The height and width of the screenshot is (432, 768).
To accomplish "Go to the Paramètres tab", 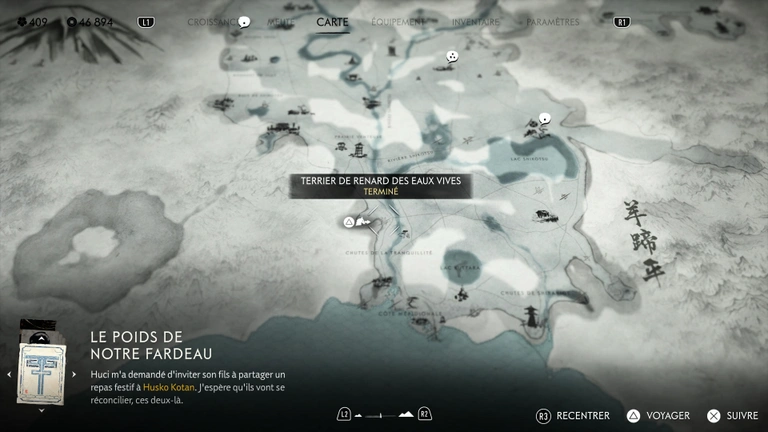I will (553, 21).
